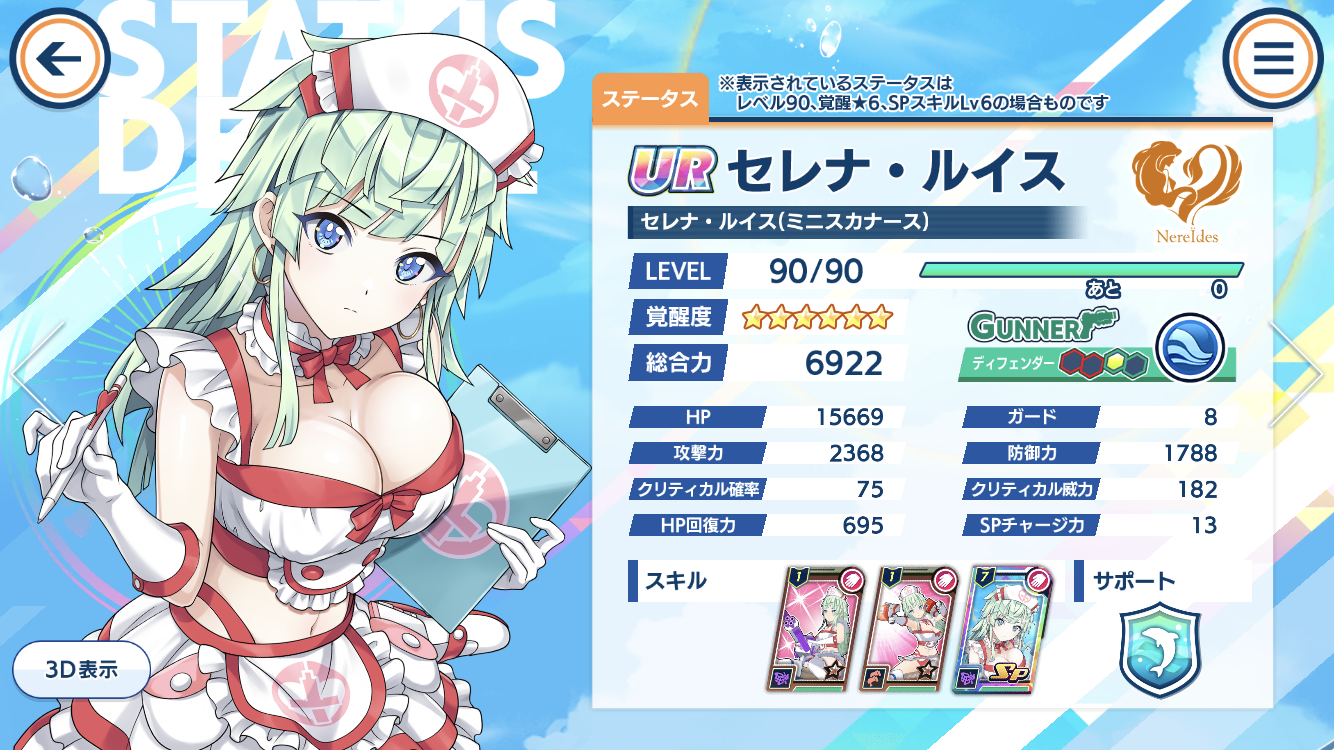The height and width of the screenshot is (750, 1334).
Task: Click the orange back arrow icon
Action: [58, 55]
